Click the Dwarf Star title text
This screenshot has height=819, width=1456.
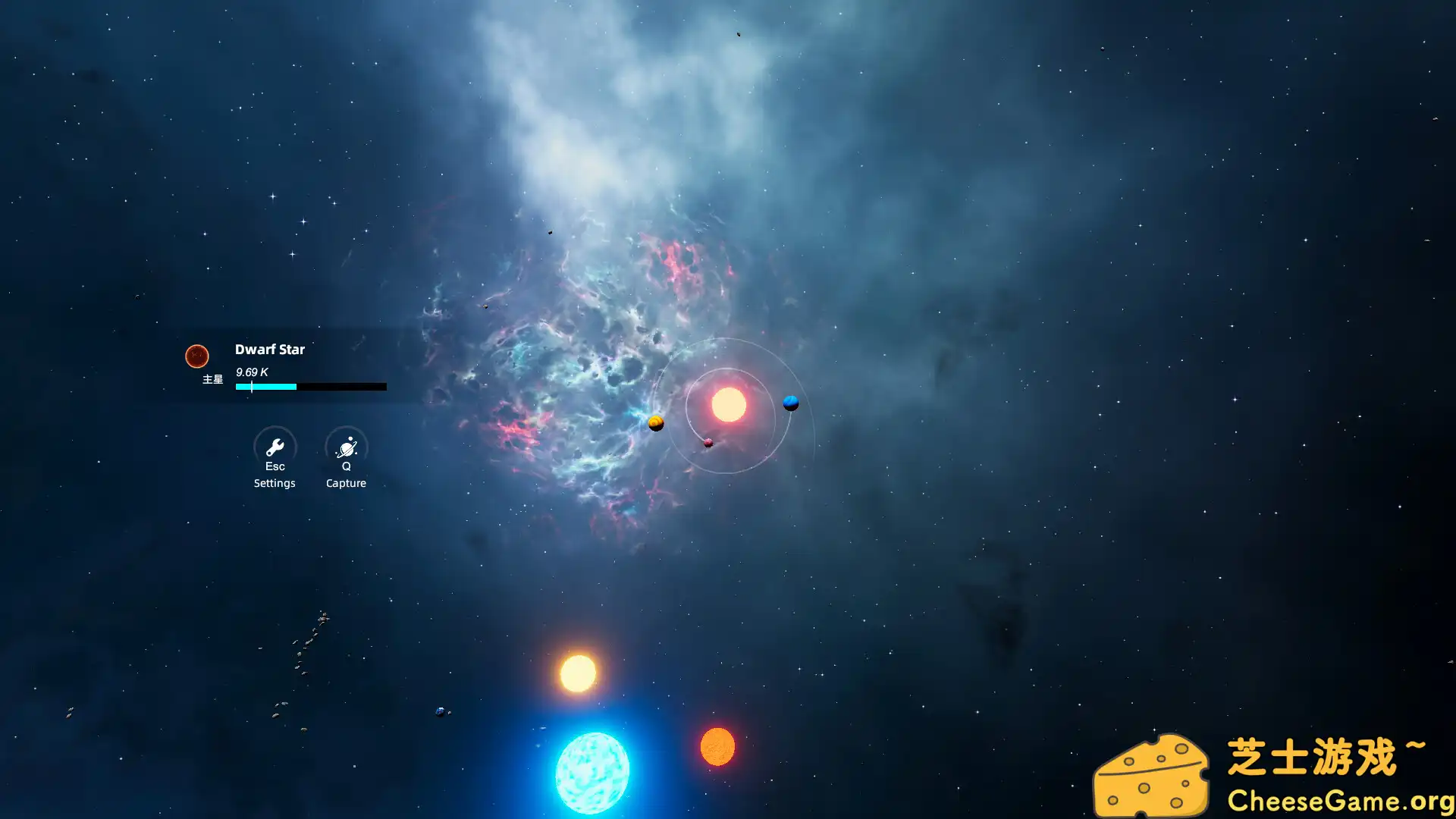[270, 350]
